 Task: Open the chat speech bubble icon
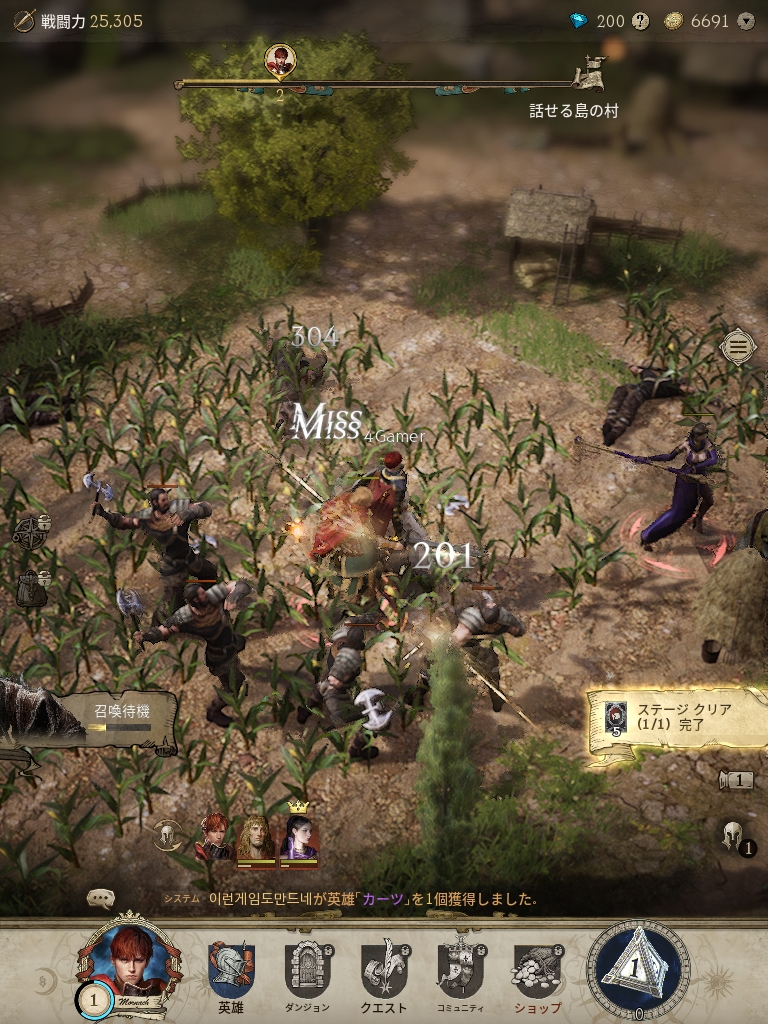[101, 898]
